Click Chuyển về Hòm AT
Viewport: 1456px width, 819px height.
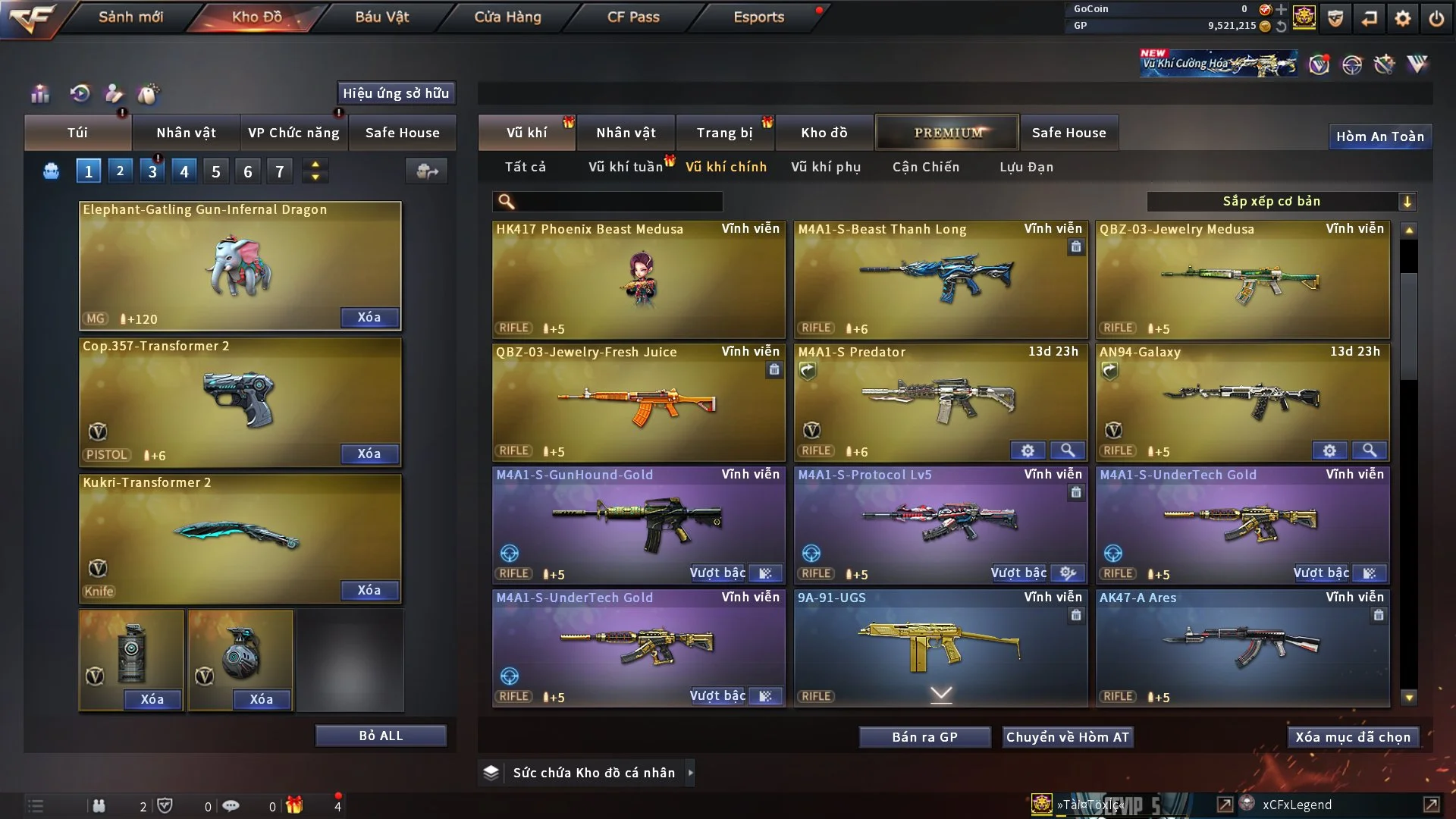(x=1068, y=737)
